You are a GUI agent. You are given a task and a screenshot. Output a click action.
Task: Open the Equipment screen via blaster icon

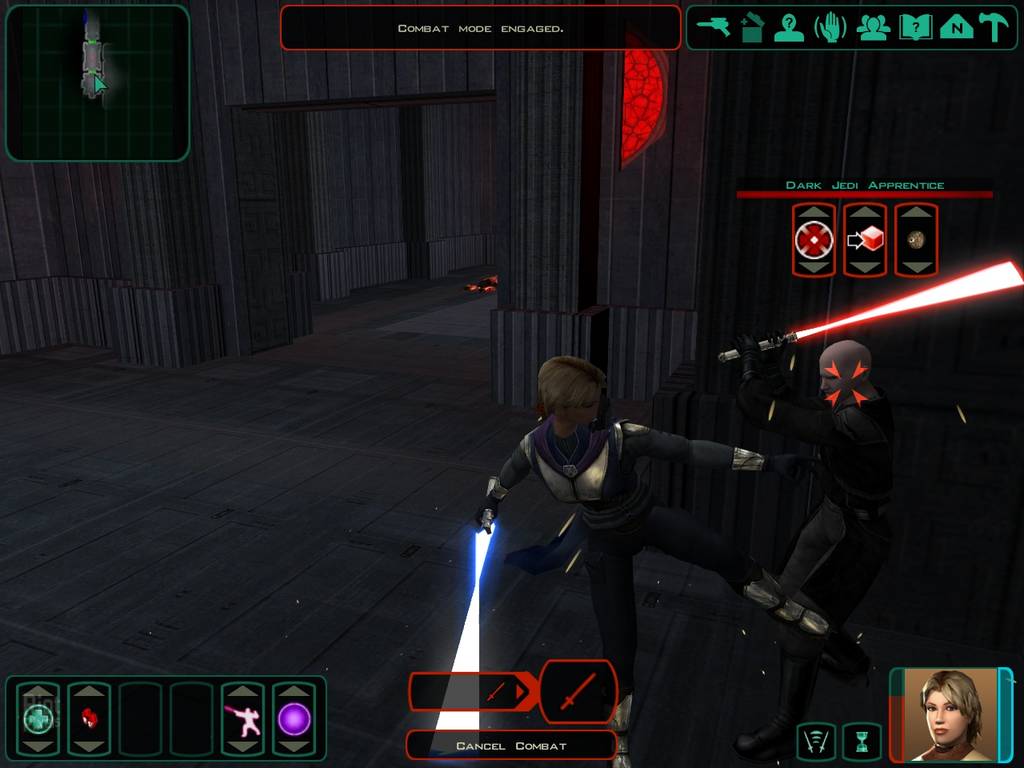pos(715,27)
